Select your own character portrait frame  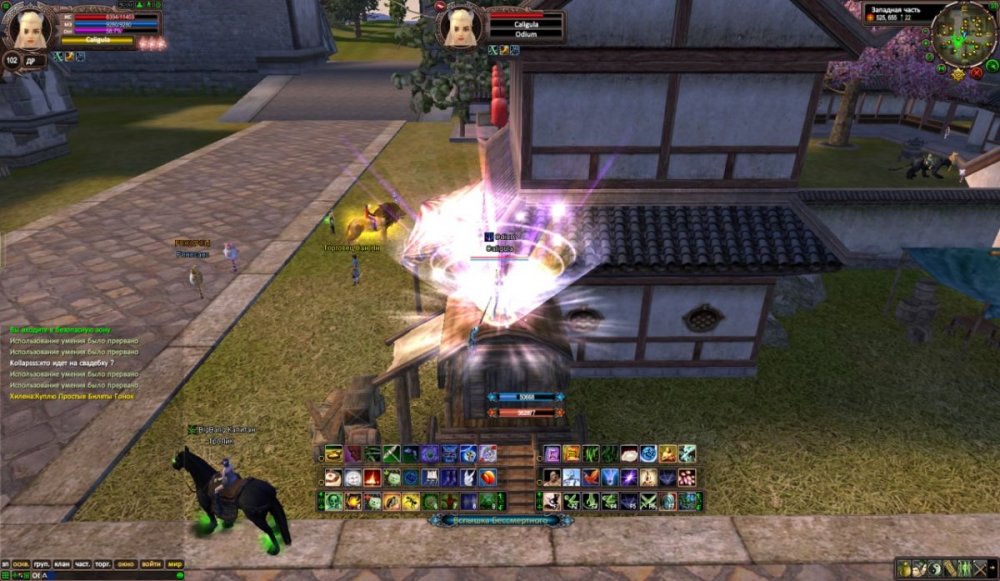pos(27,28)
